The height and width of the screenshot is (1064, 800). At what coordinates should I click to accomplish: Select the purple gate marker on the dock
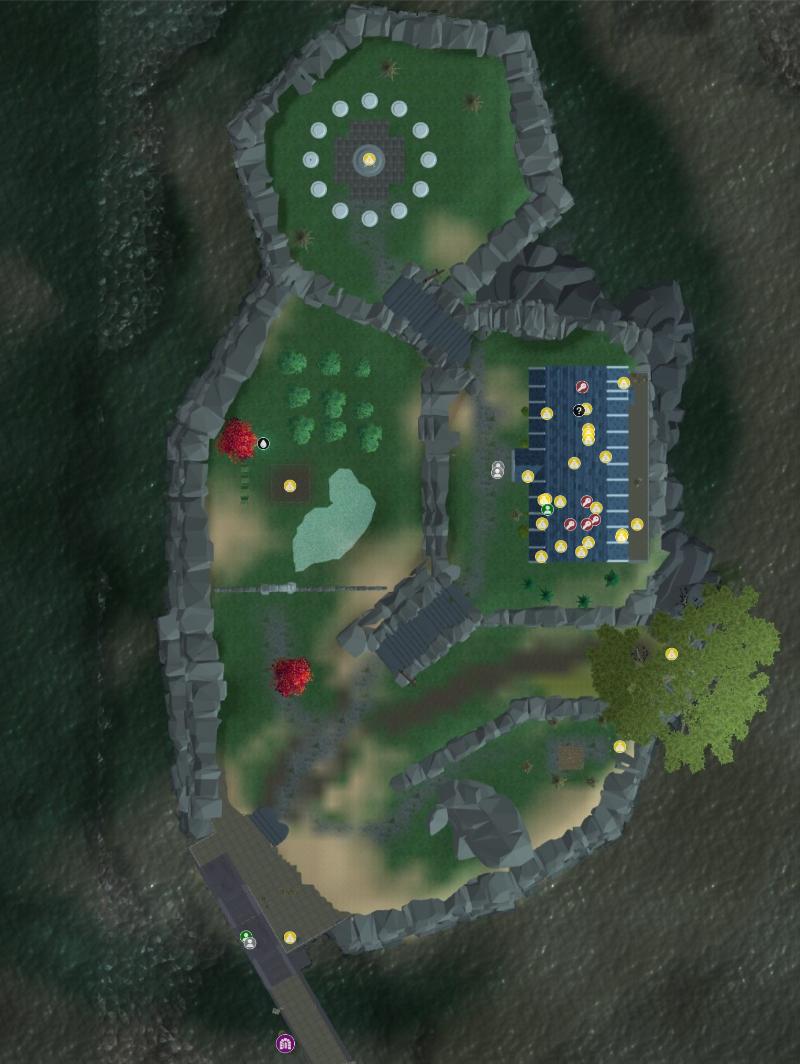click(285, 1044)
